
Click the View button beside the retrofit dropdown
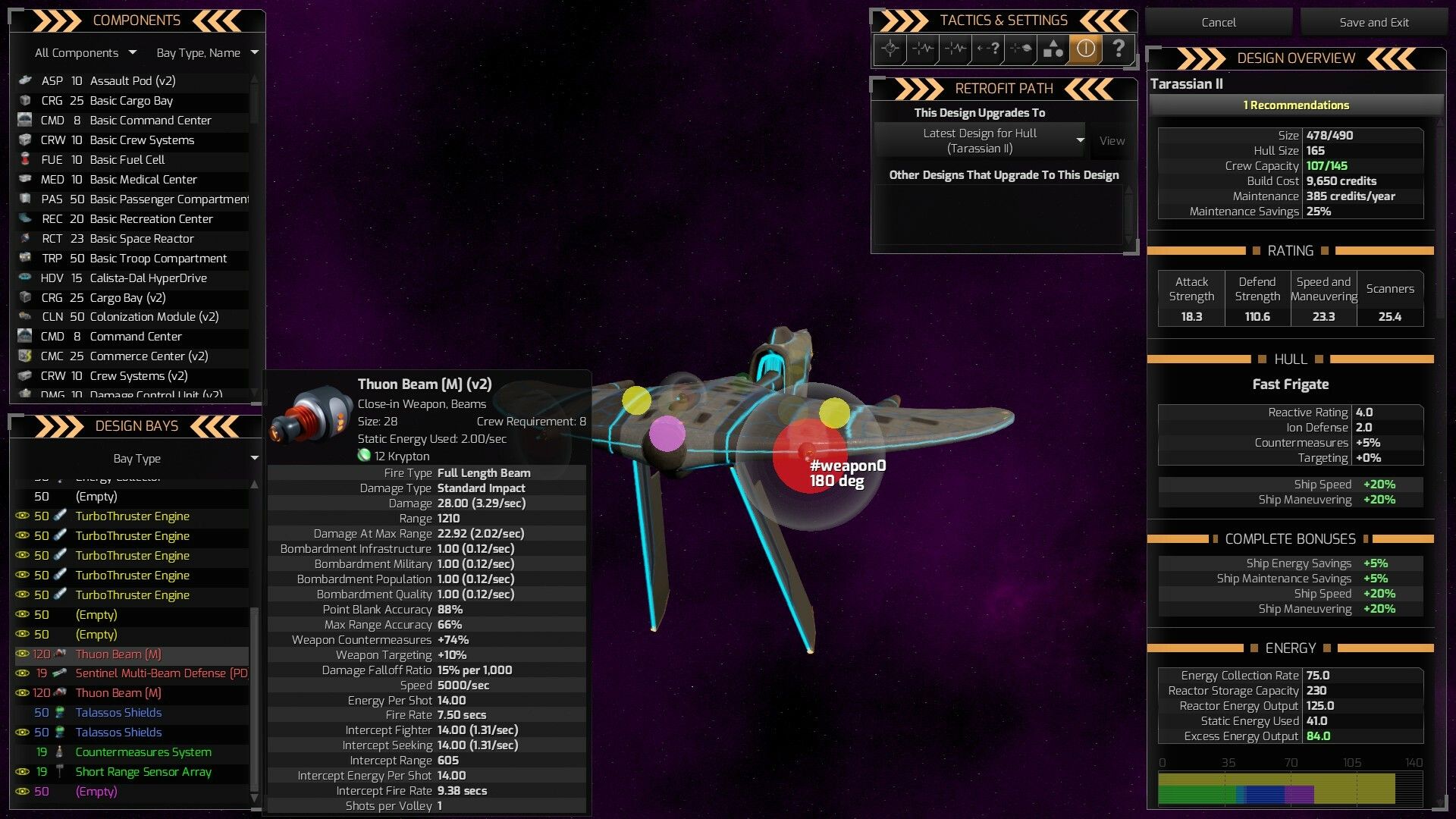(1111, 140)
